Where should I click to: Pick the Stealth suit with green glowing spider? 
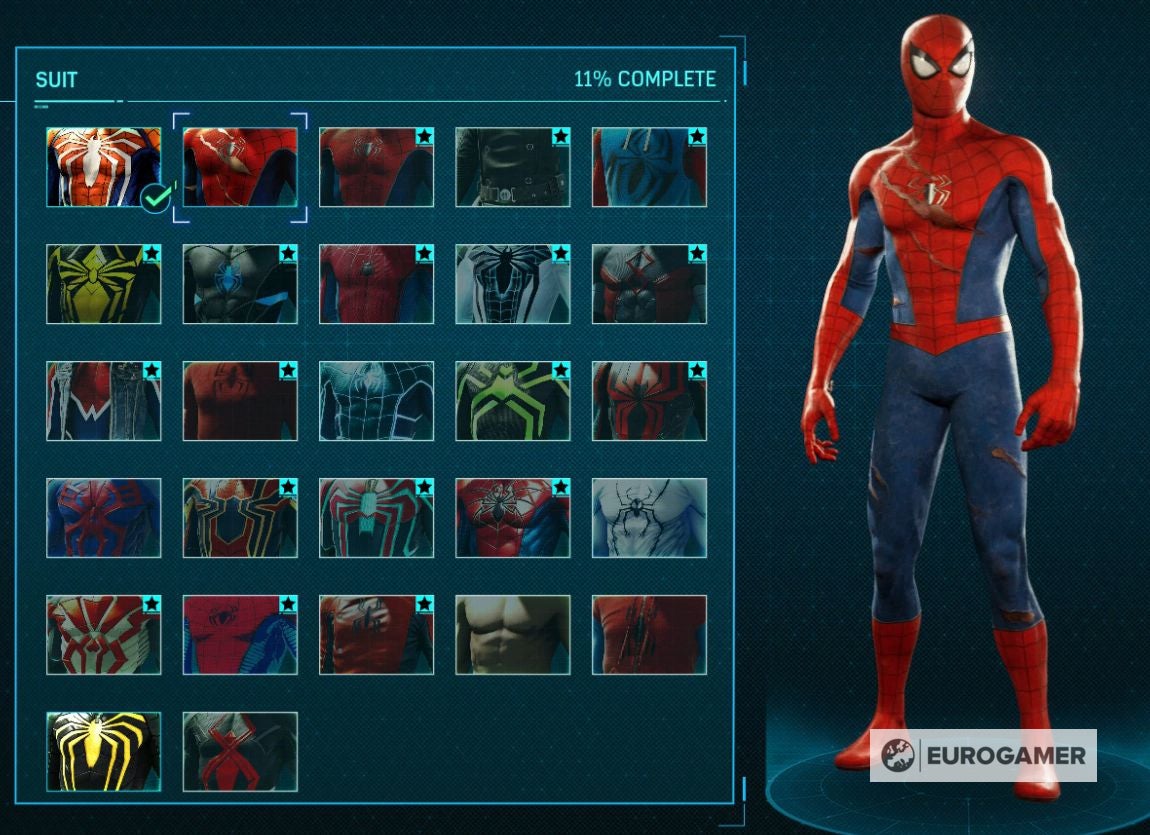tap(513, 401)
